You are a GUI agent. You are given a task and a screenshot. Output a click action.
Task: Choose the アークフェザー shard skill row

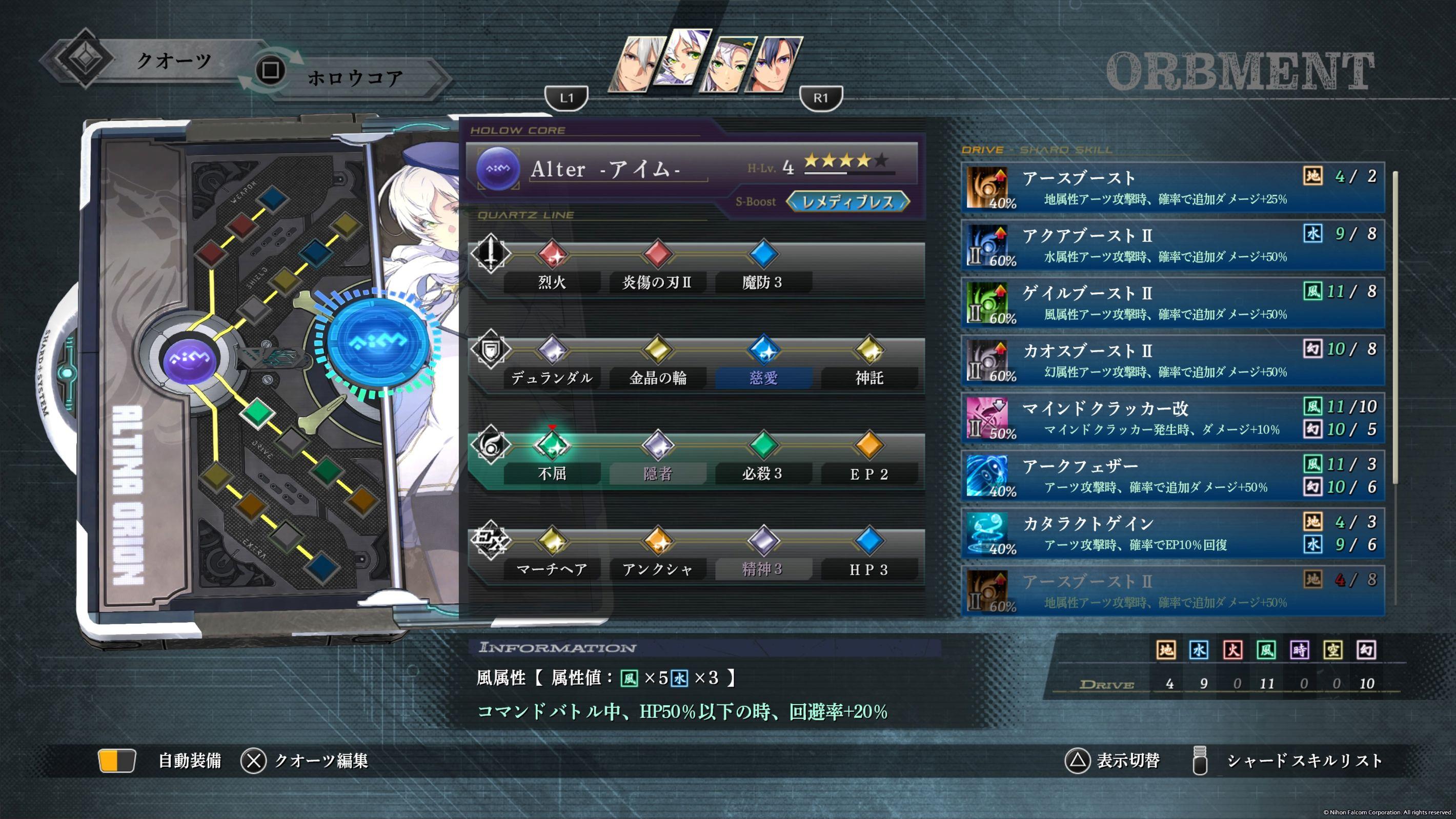pyautogui.click(x=1172, y=476)
